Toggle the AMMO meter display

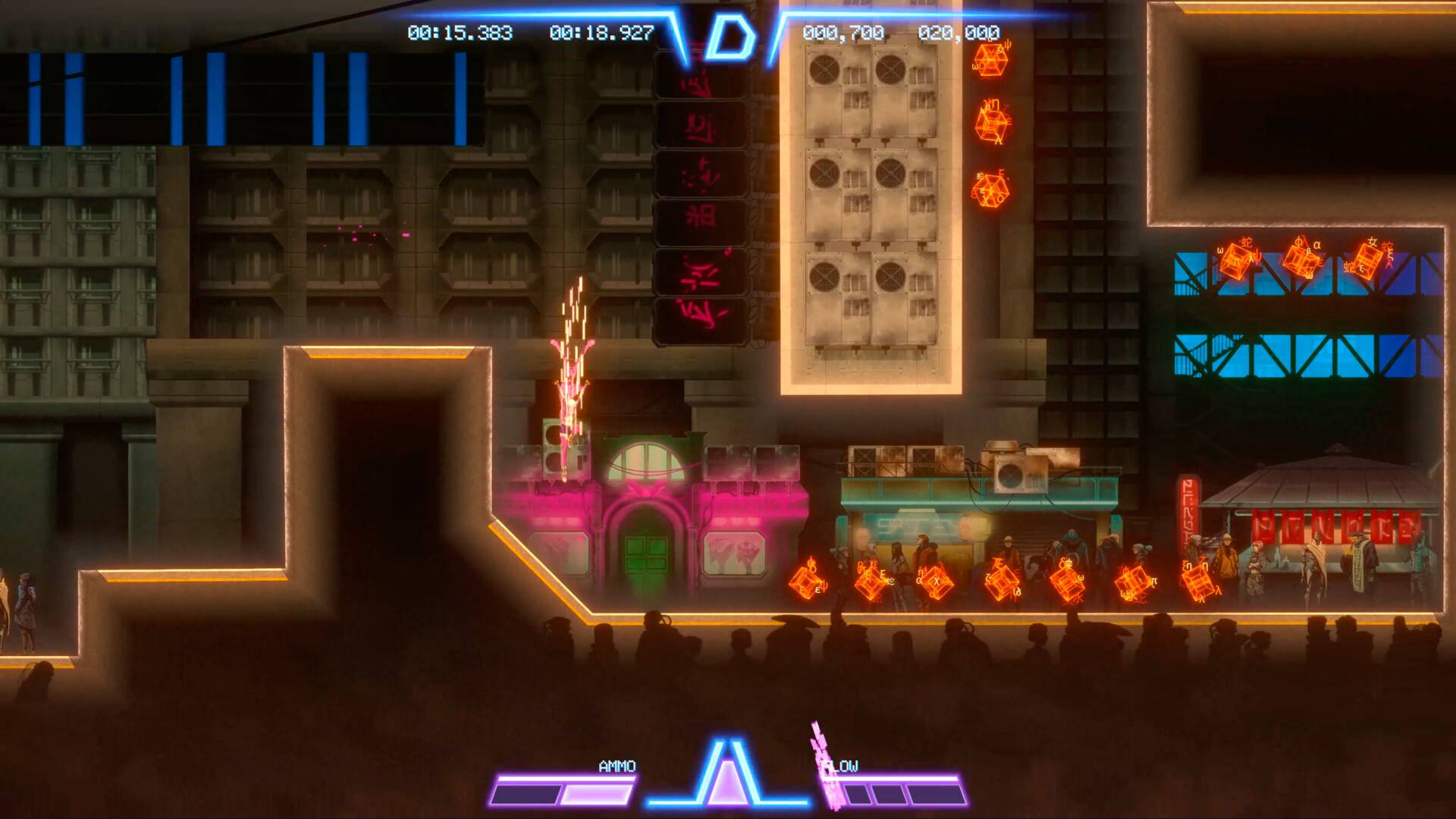[x=618, y=767]
